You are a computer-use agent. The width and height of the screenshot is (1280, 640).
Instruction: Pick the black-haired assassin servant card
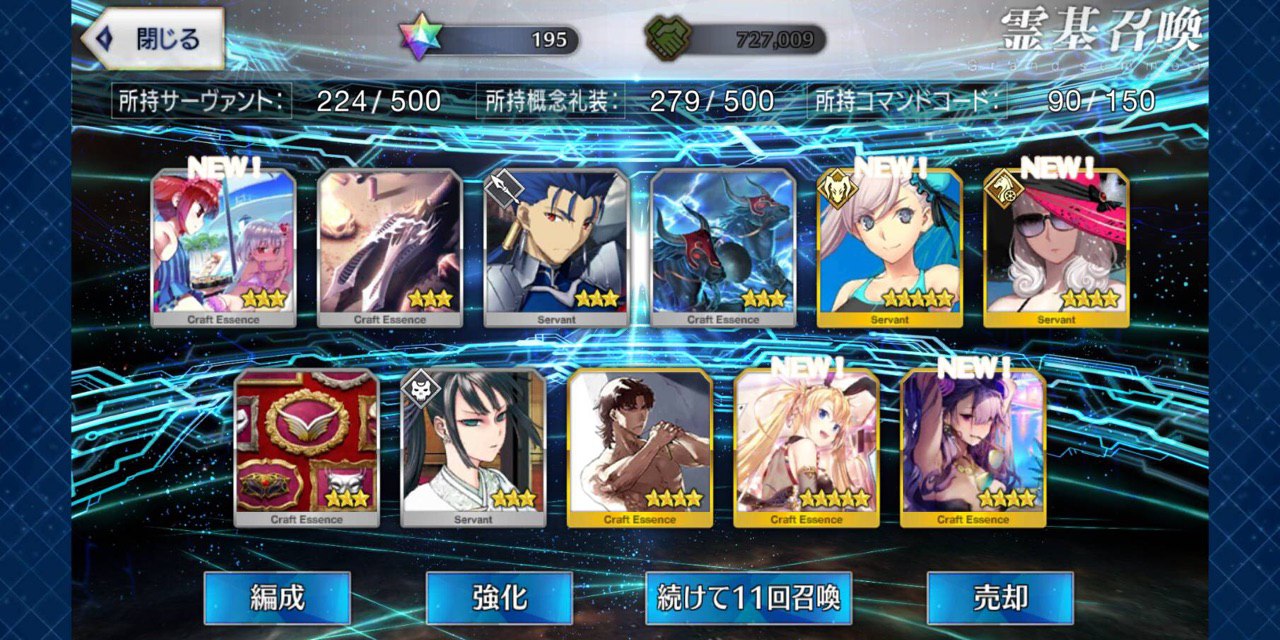[x=473, y=448]
